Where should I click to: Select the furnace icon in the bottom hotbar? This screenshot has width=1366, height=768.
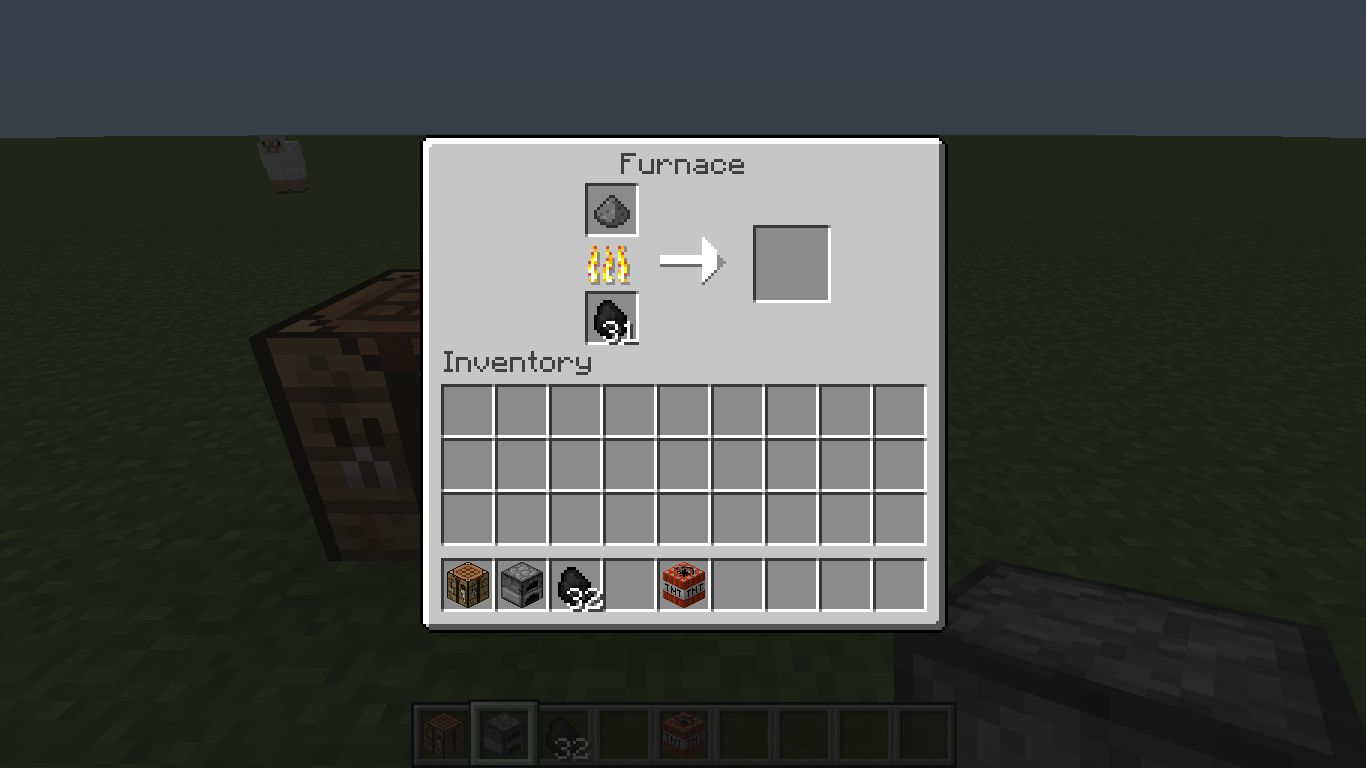504,733
